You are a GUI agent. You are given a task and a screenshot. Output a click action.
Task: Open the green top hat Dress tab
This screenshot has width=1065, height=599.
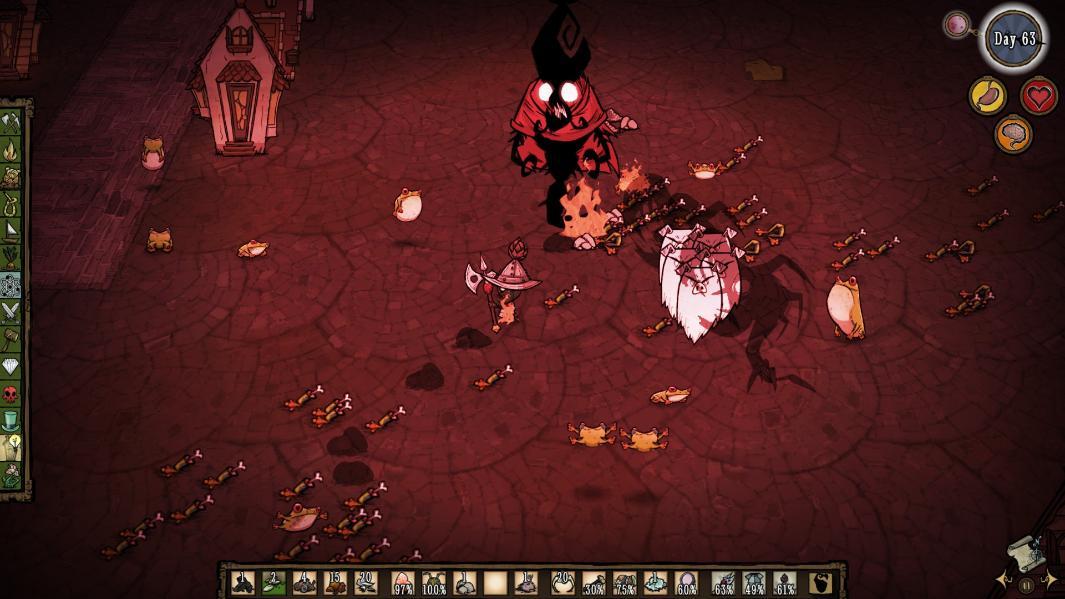(11, 420)
